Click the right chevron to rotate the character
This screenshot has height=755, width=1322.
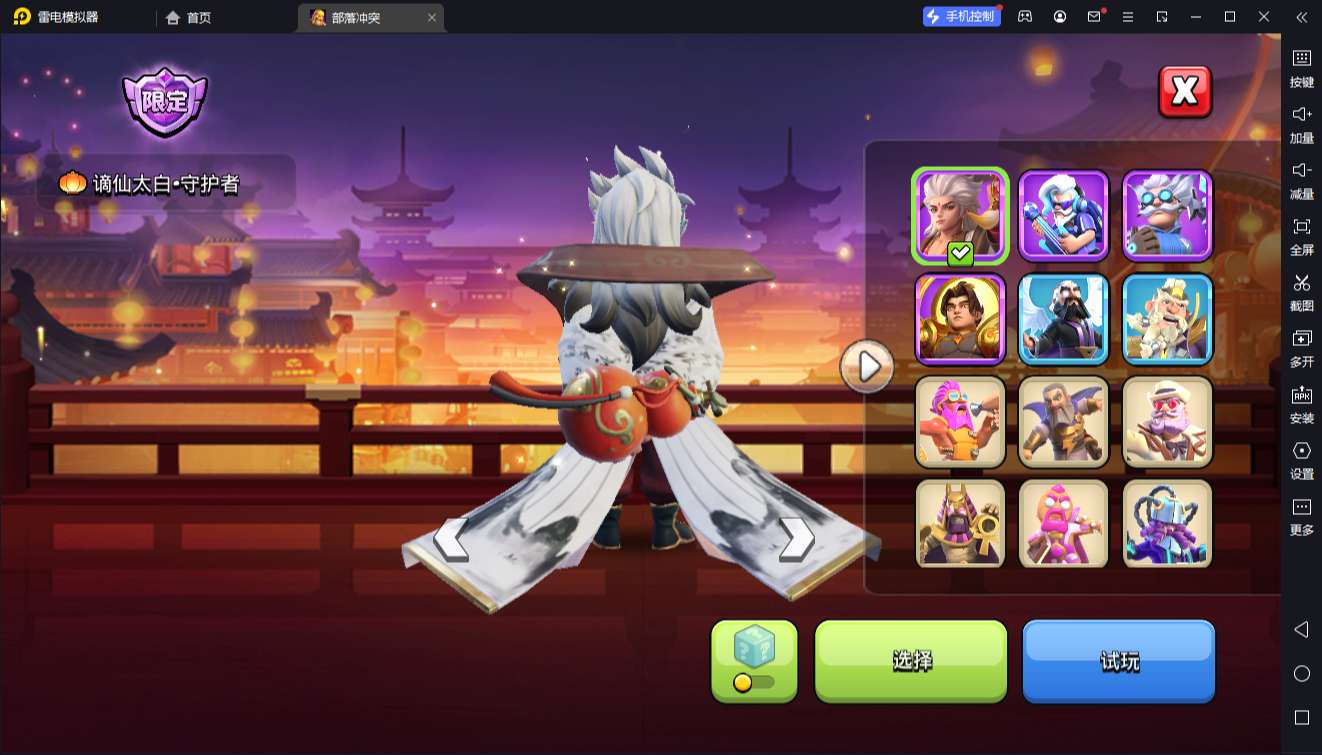coord(795,538)
